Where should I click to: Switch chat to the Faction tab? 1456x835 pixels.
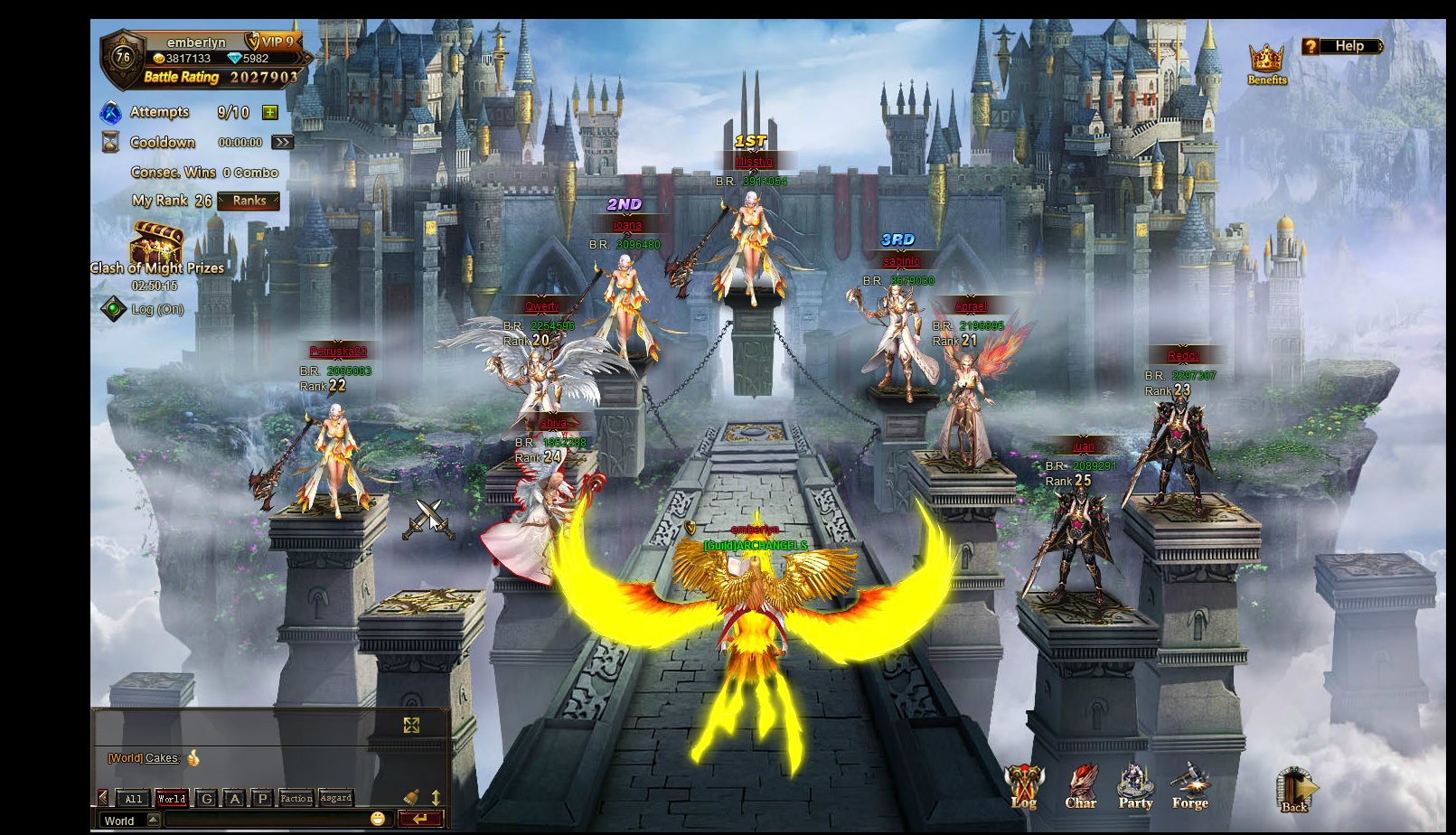296,798
